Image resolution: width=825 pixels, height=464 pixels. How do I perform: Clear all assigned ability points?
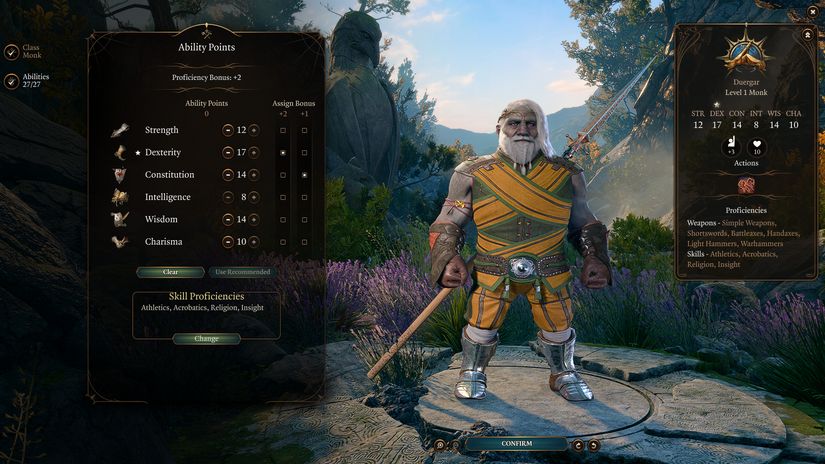tap(170, 272)
